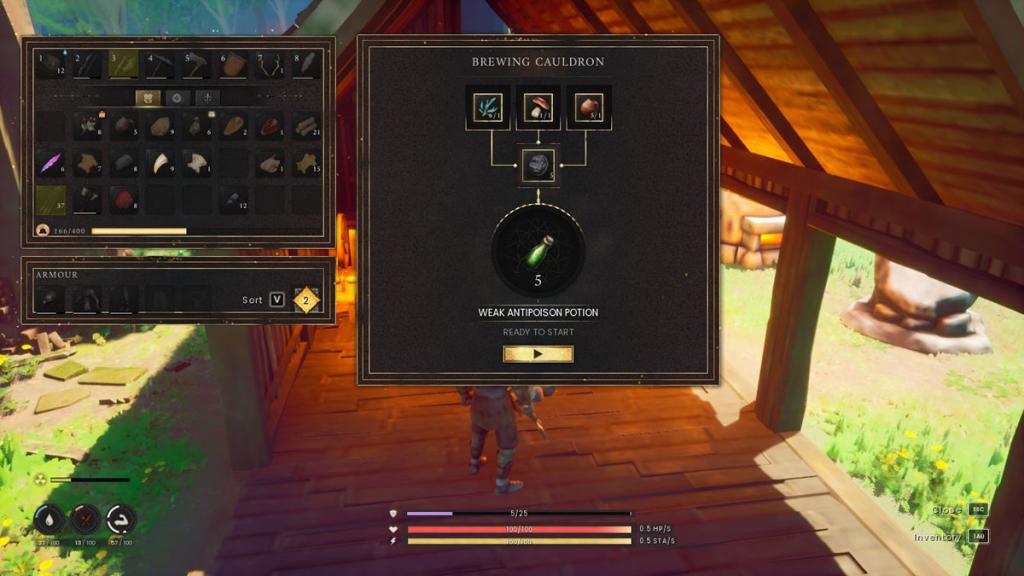Select the pickaxe in hotbar slot 4
Viewport: 1024px width, 576px height.
click(161, 65)
